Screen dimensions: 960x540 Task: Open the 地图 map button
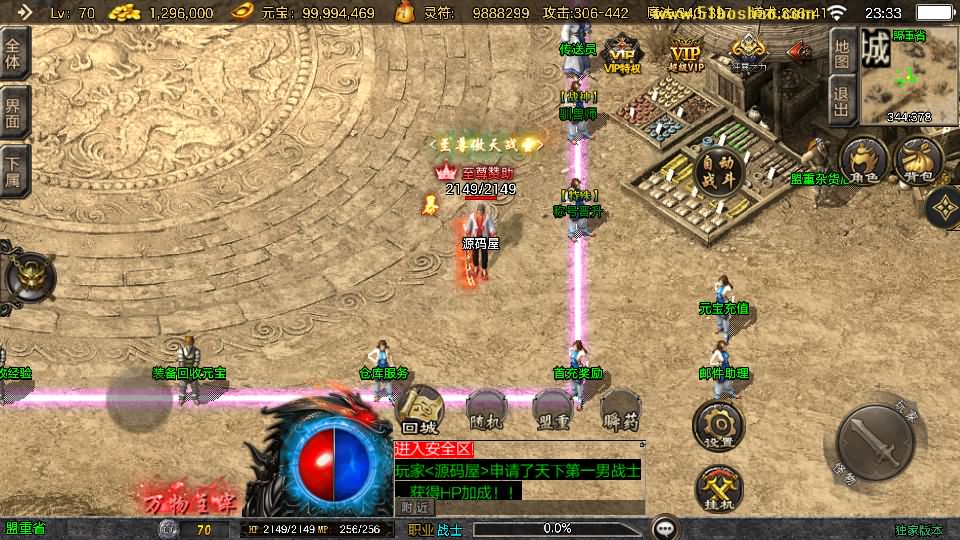842,48
